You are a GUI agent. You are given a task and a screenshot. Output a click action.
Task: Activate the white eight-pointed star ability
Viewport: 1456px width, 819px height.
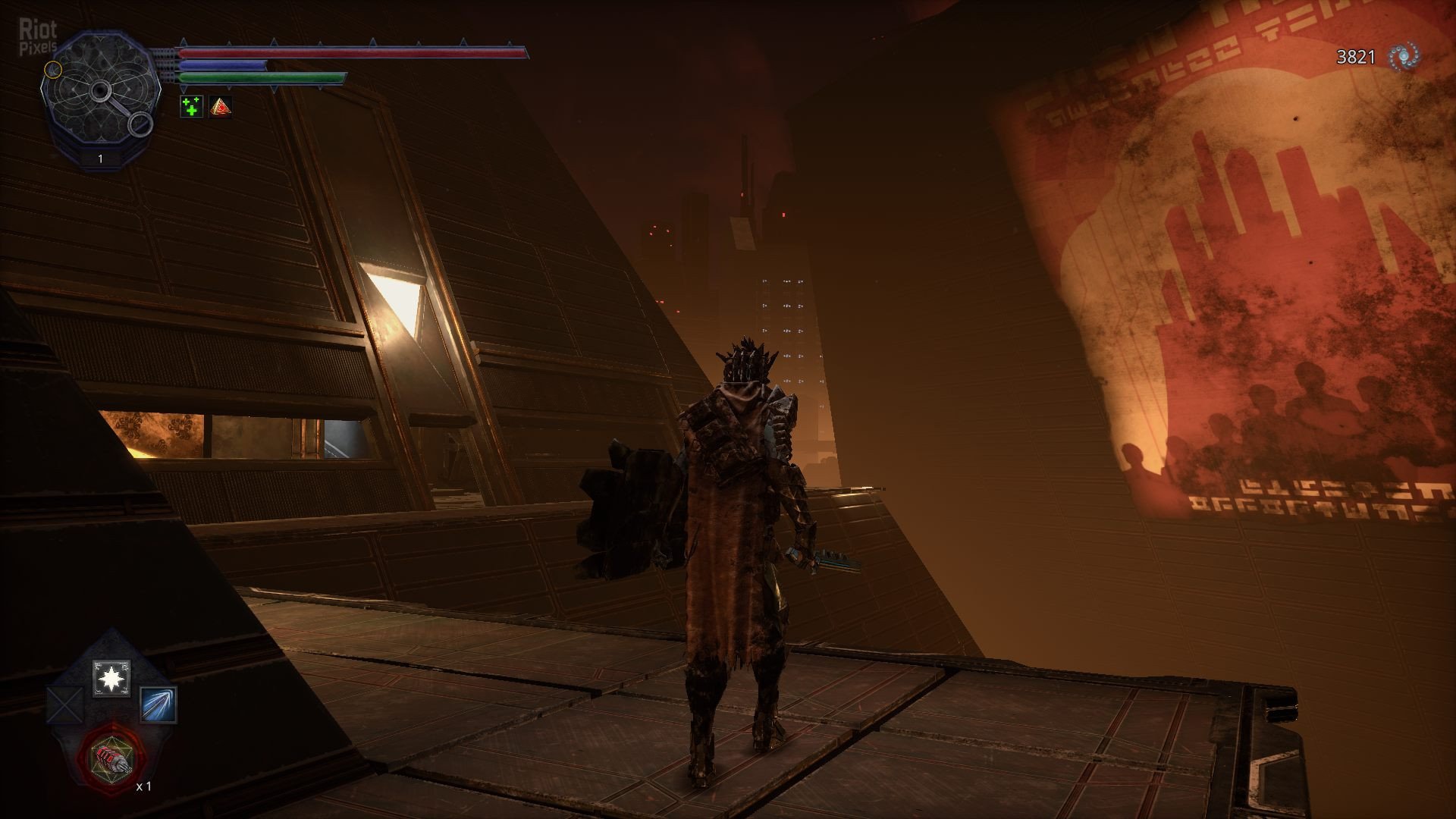point(111,678)
